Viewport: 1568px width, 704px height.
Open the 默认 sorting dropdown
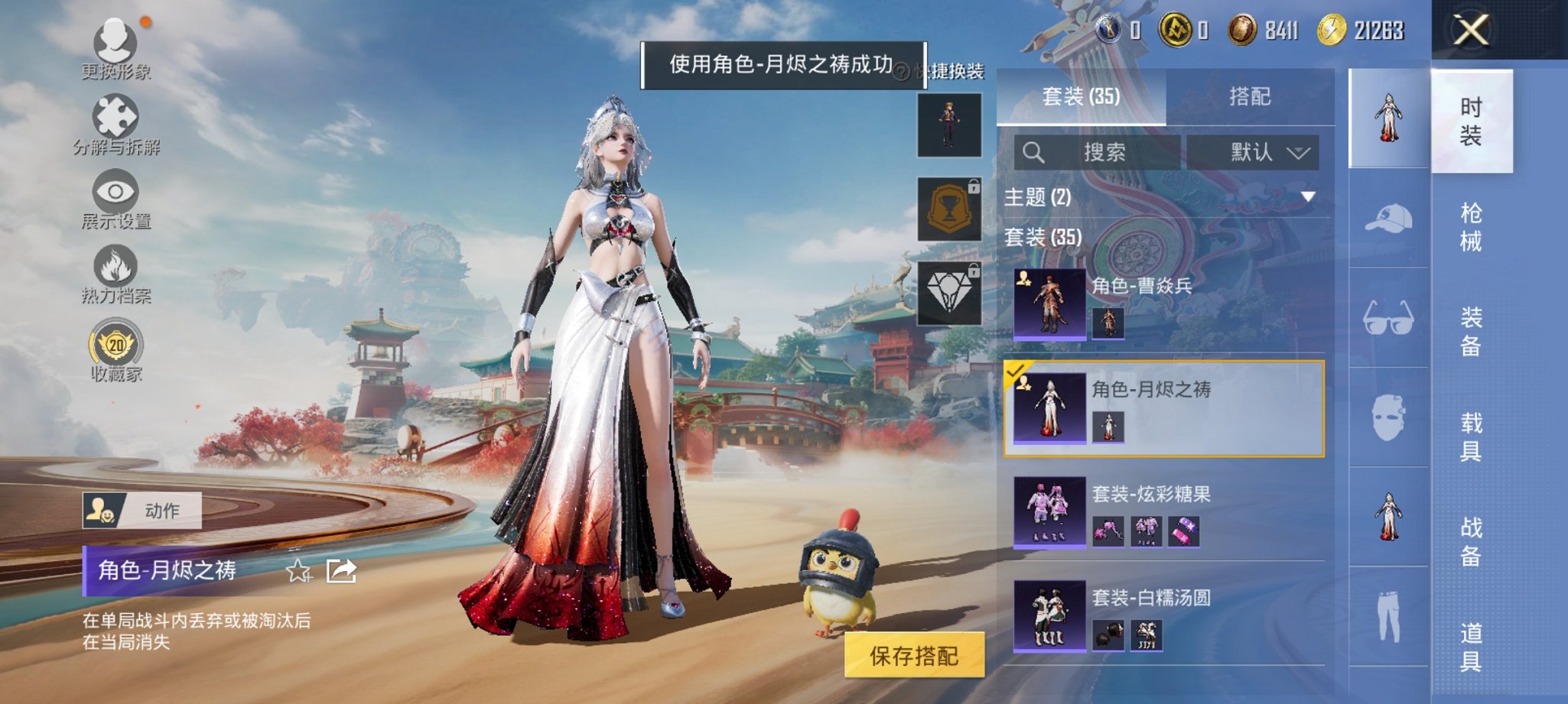1259,152
